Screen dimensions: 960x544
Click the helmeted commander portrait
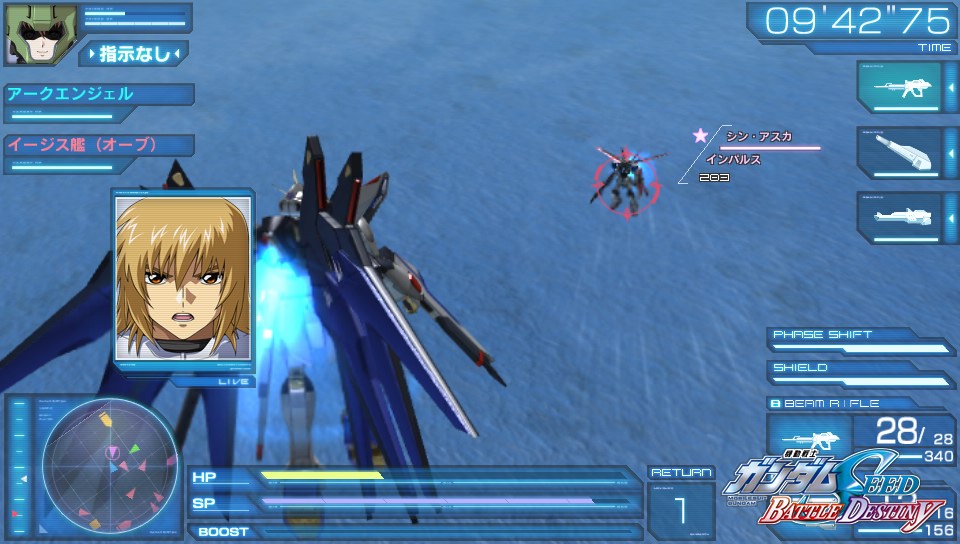pos(28,35)
